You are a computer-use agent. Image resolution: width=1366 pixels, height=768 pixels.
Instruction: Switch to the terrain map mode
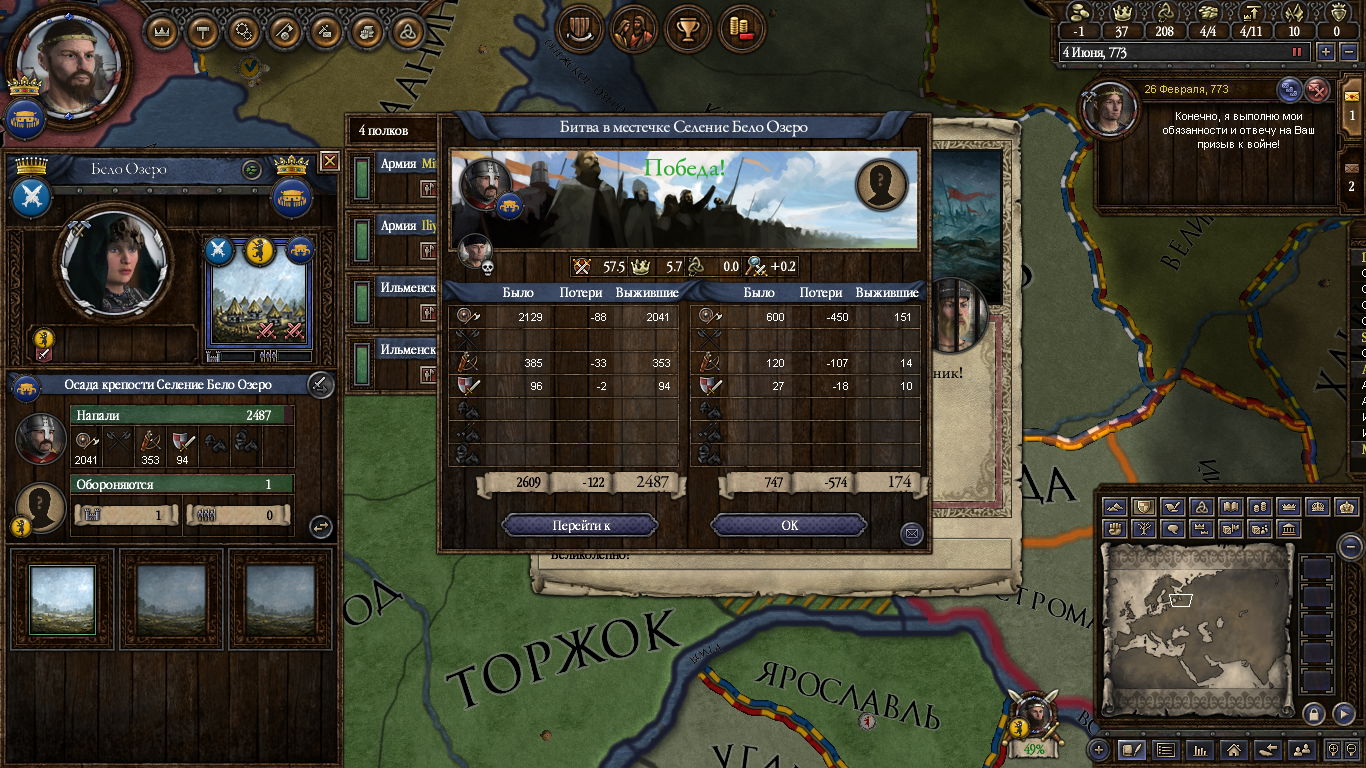1115,507
